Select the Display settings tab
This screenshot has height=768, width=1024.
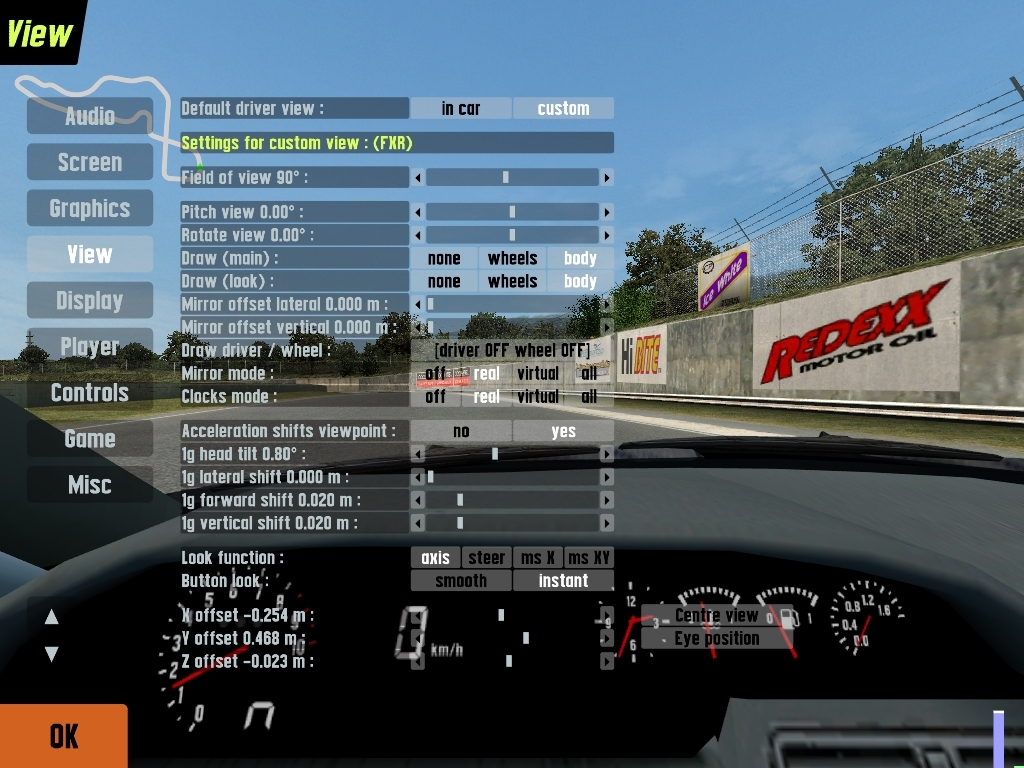click(x=90, y=300)
